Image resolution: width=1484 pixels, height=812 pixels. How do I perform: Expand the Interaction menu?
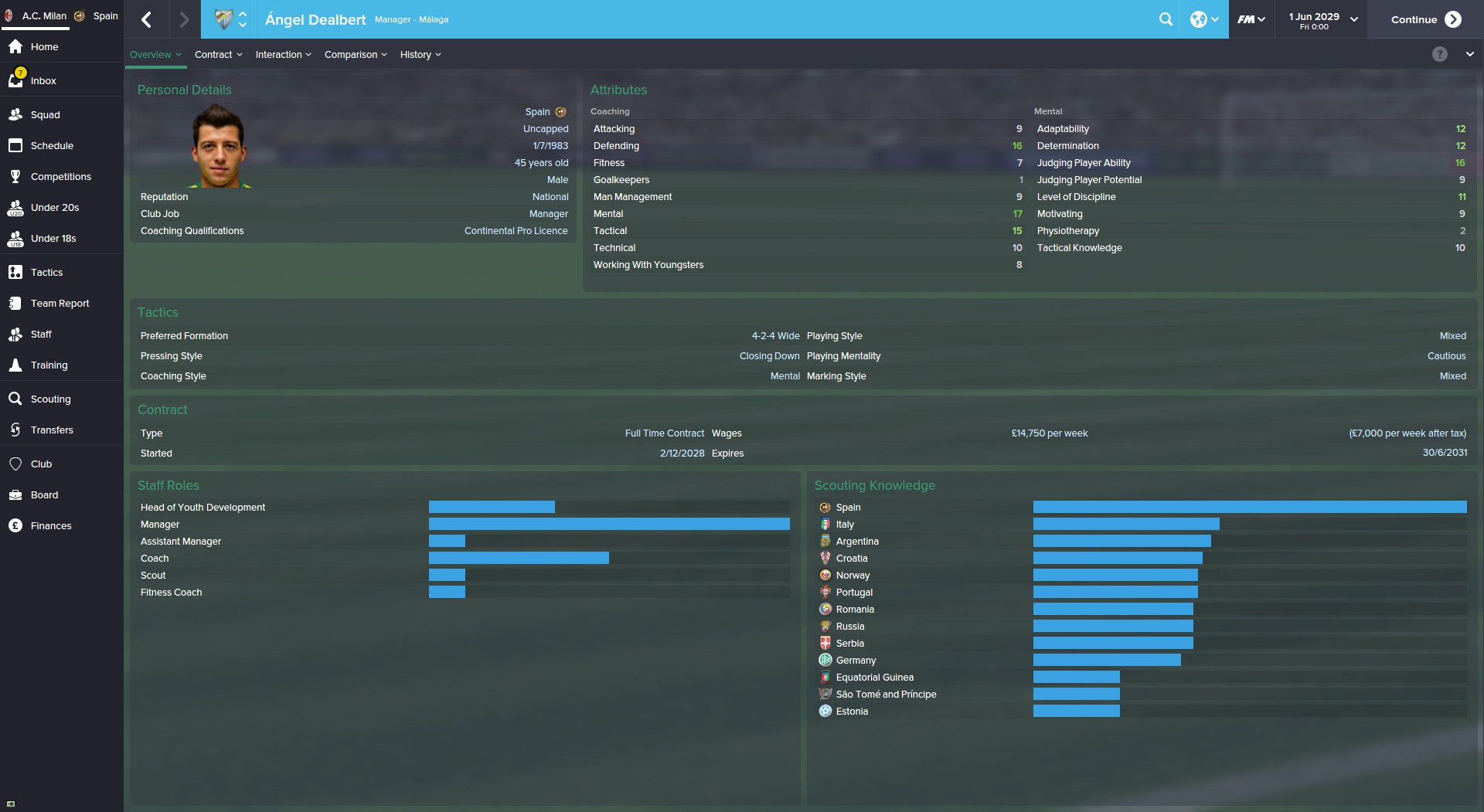pyautogui.click(x=283, y=54)
